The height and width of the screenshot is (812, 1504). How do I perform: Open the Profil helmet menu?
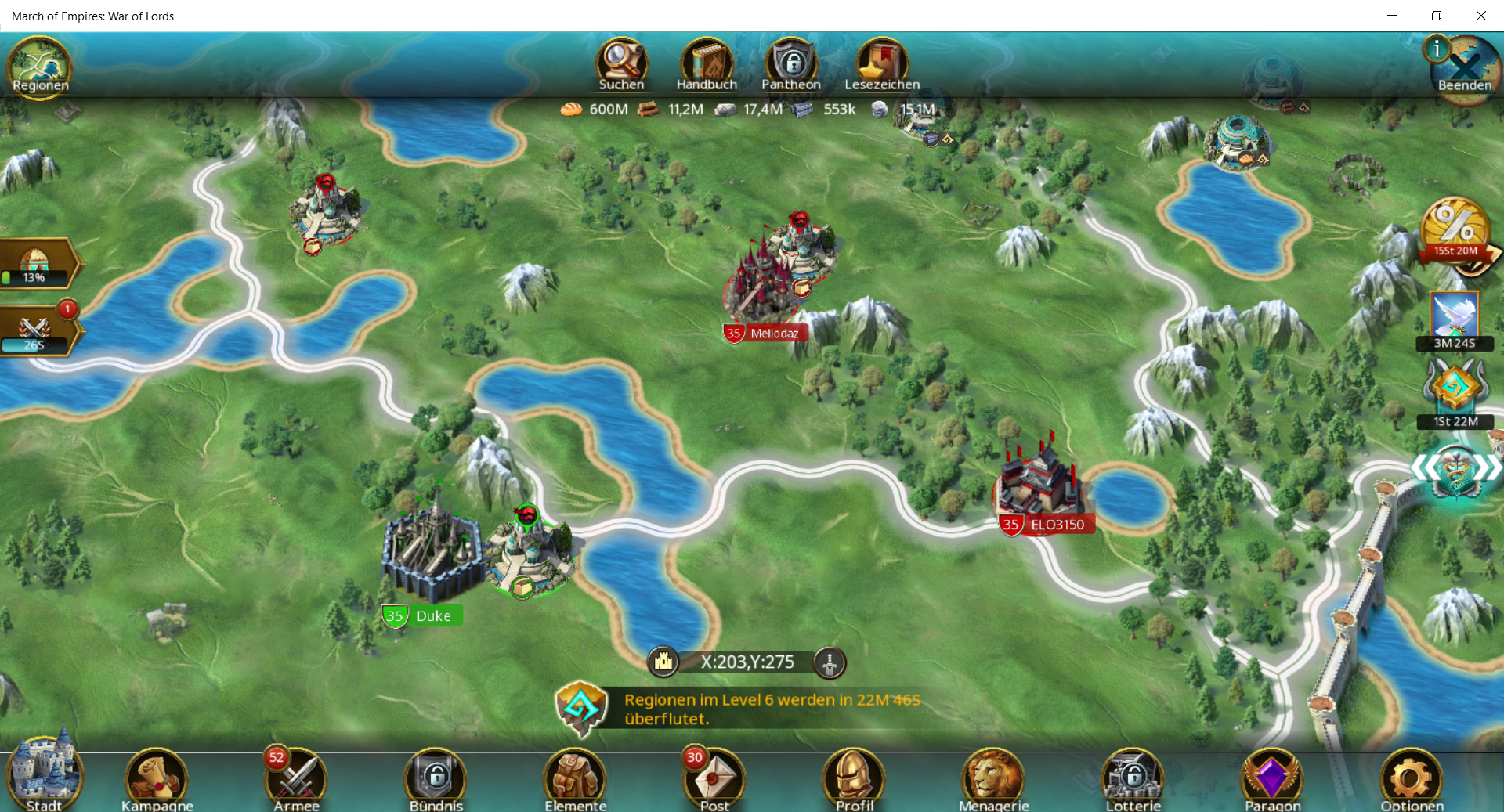(854, 779)
